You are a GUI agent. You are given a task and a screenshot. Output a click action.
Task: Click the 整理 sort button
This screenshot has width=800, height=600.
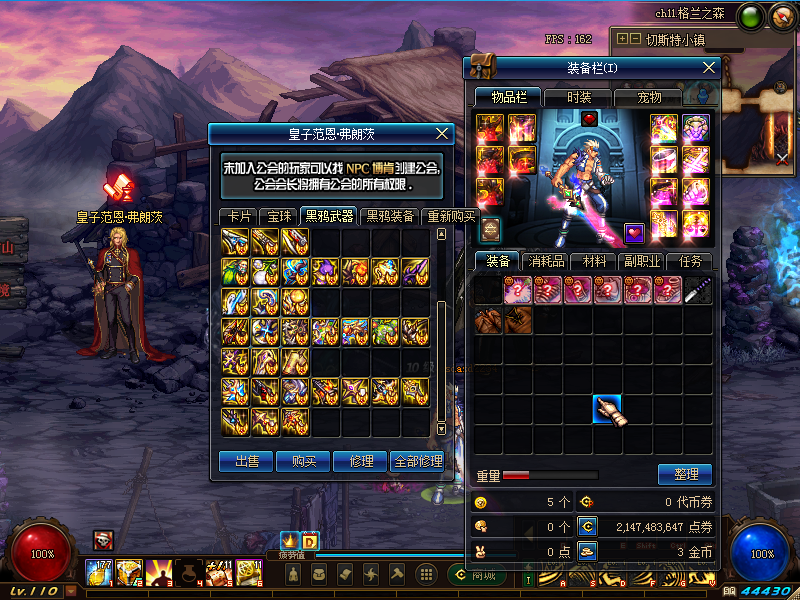685,474
